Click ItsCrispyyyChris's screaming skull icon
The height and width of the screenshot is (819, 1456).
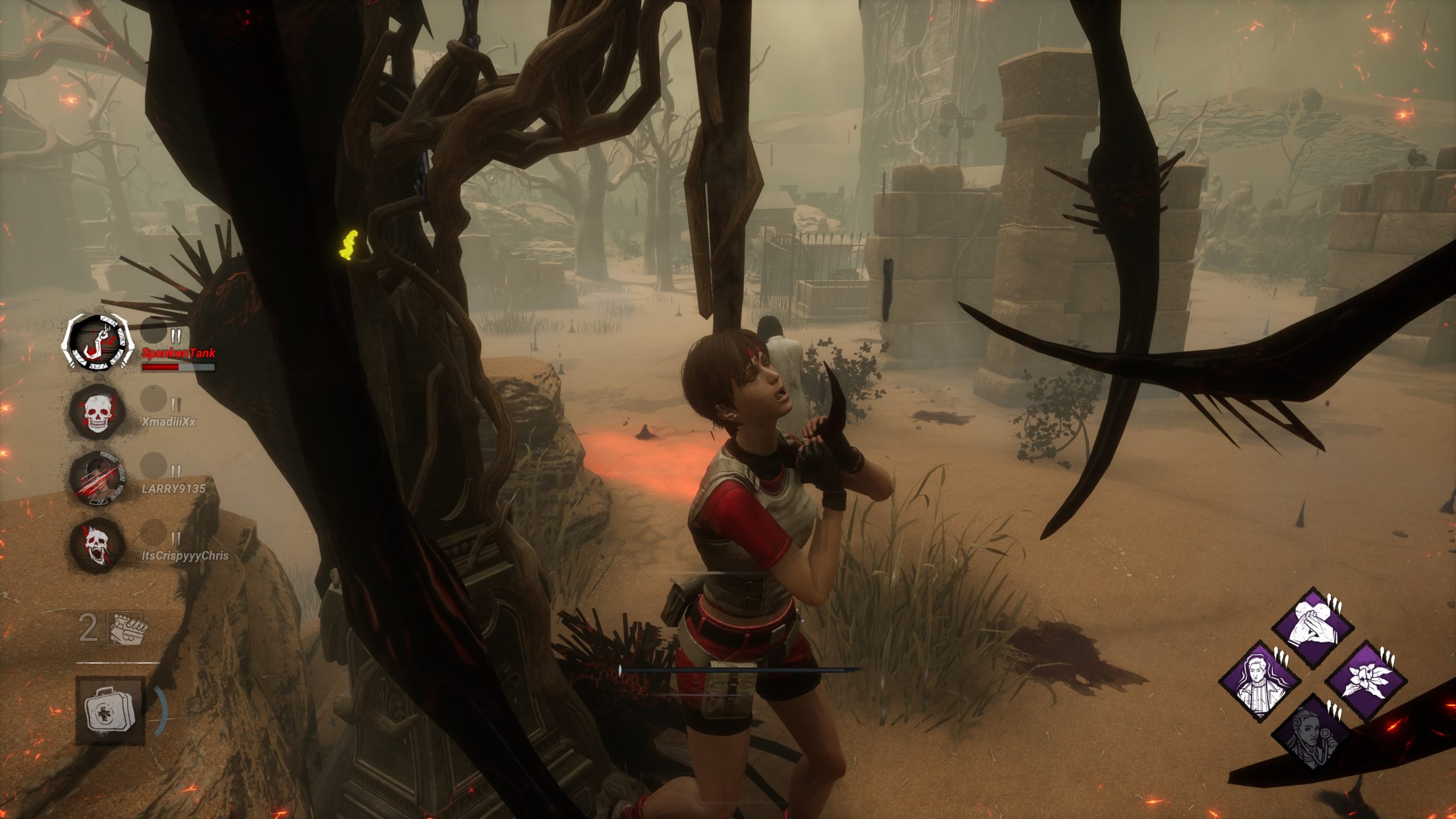98,546
